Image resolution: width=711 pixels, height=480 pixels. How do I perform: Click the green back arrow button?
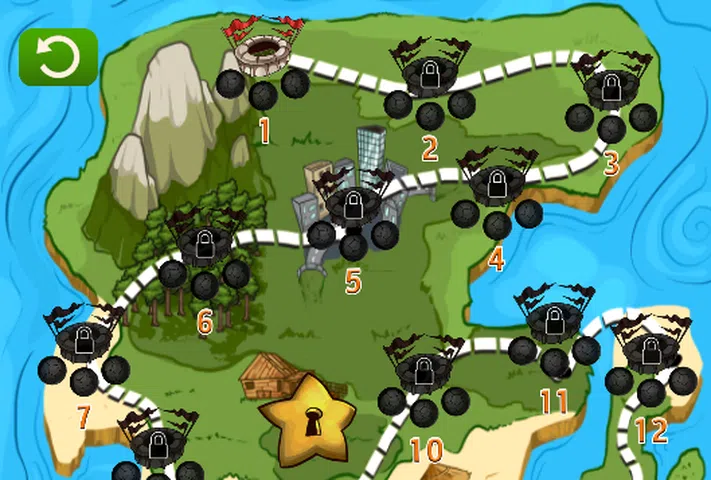tap(58, 57)
